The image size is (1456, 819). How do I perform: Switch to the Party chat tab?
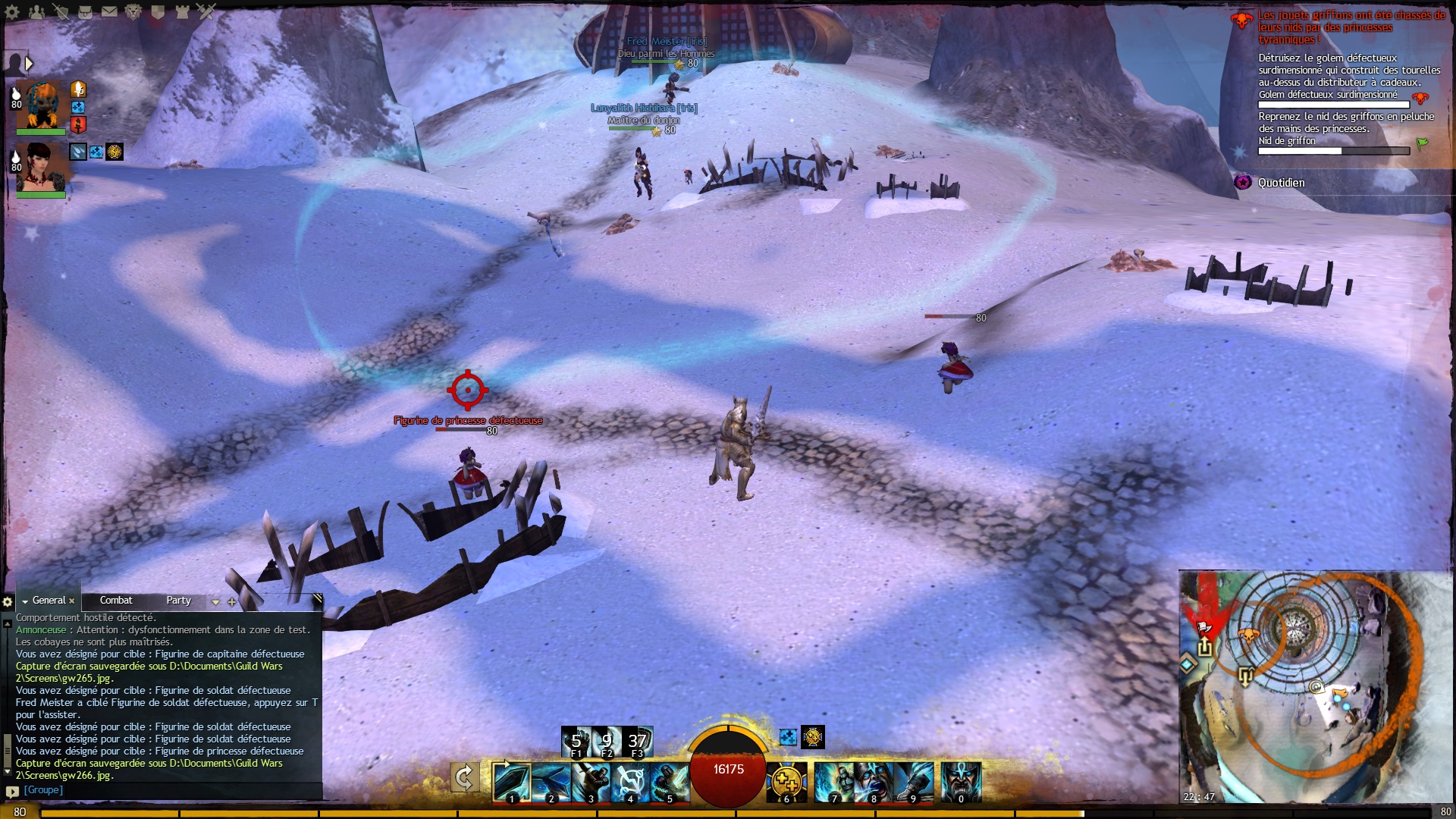click(x=179, y=601)
